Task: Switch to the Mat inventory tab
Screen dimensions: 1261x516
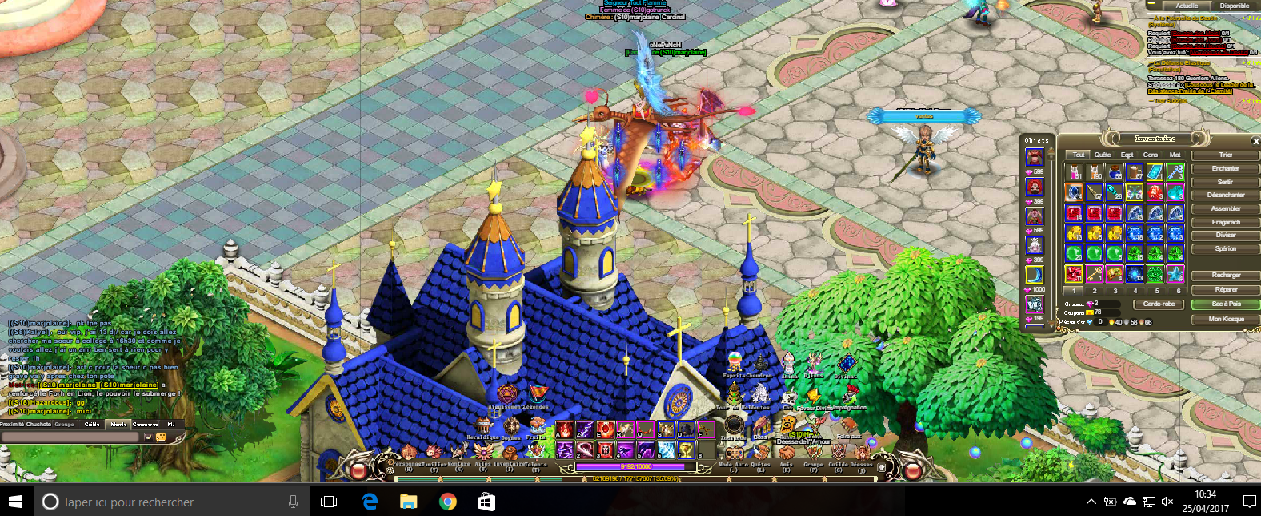Action: (1175, 155)
